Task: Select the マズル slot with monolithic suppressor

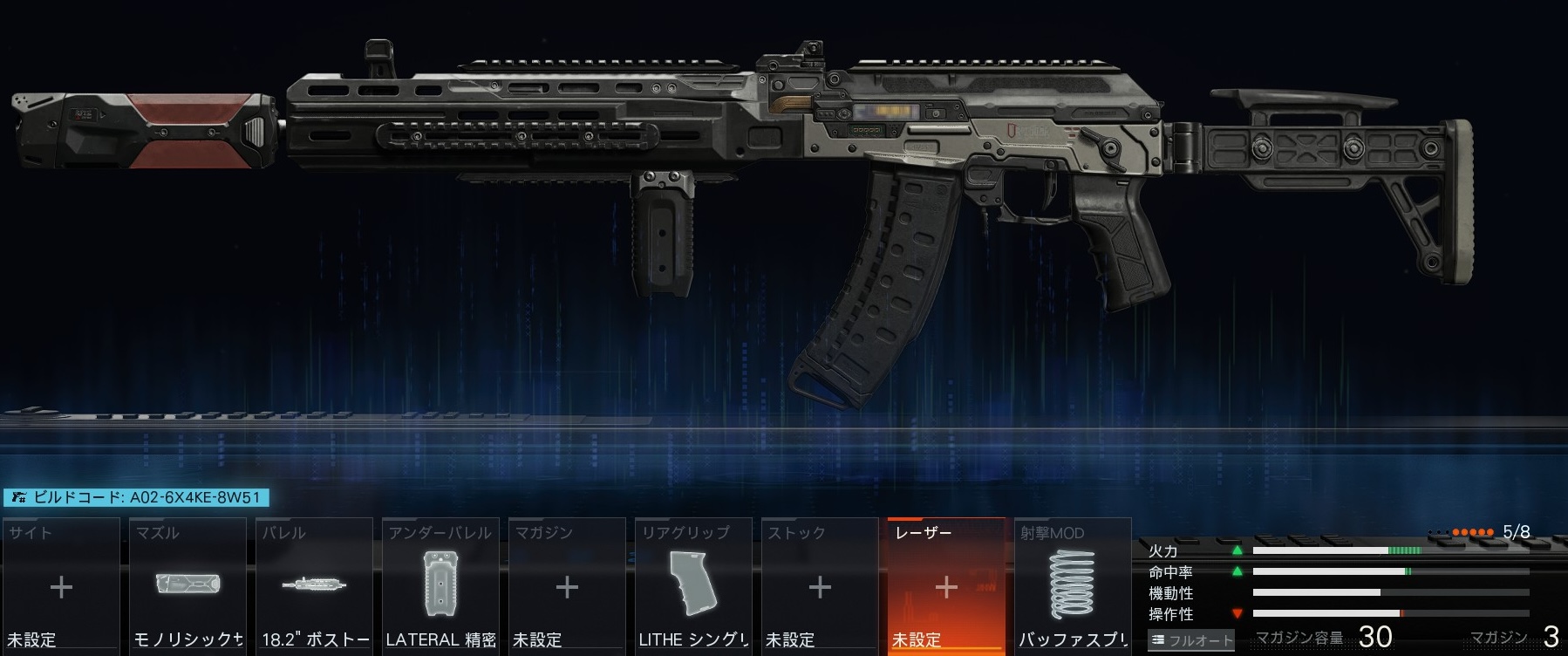Action: [x=187, y=587]
